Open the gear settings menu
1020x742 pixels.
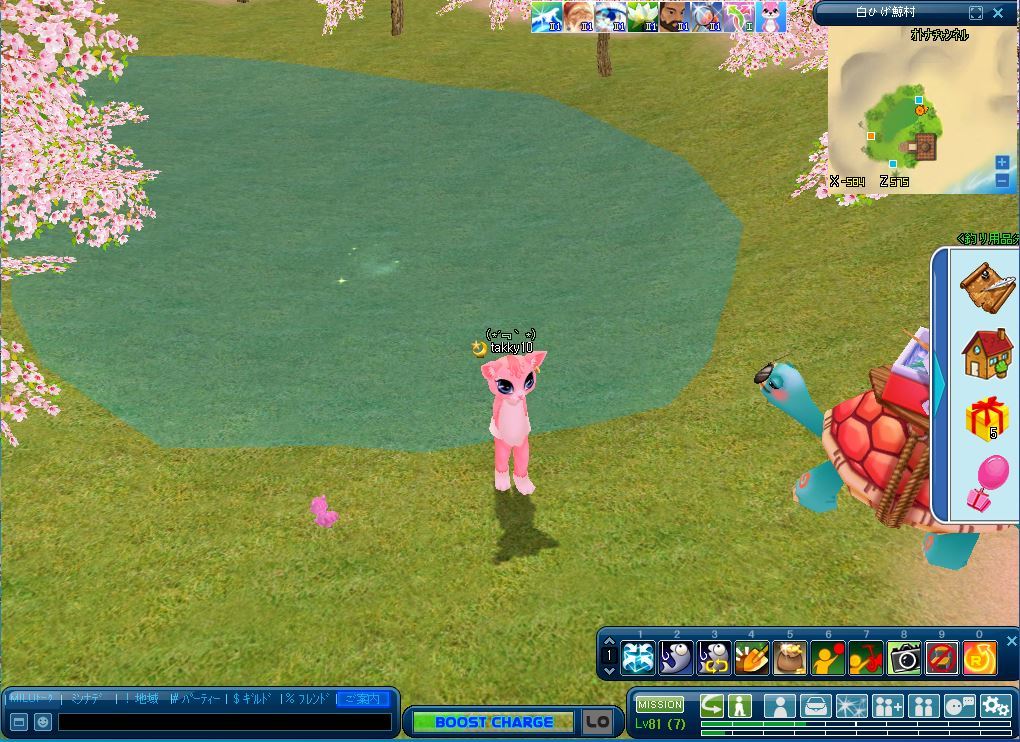pyautogui.click(x=995, y=706)
